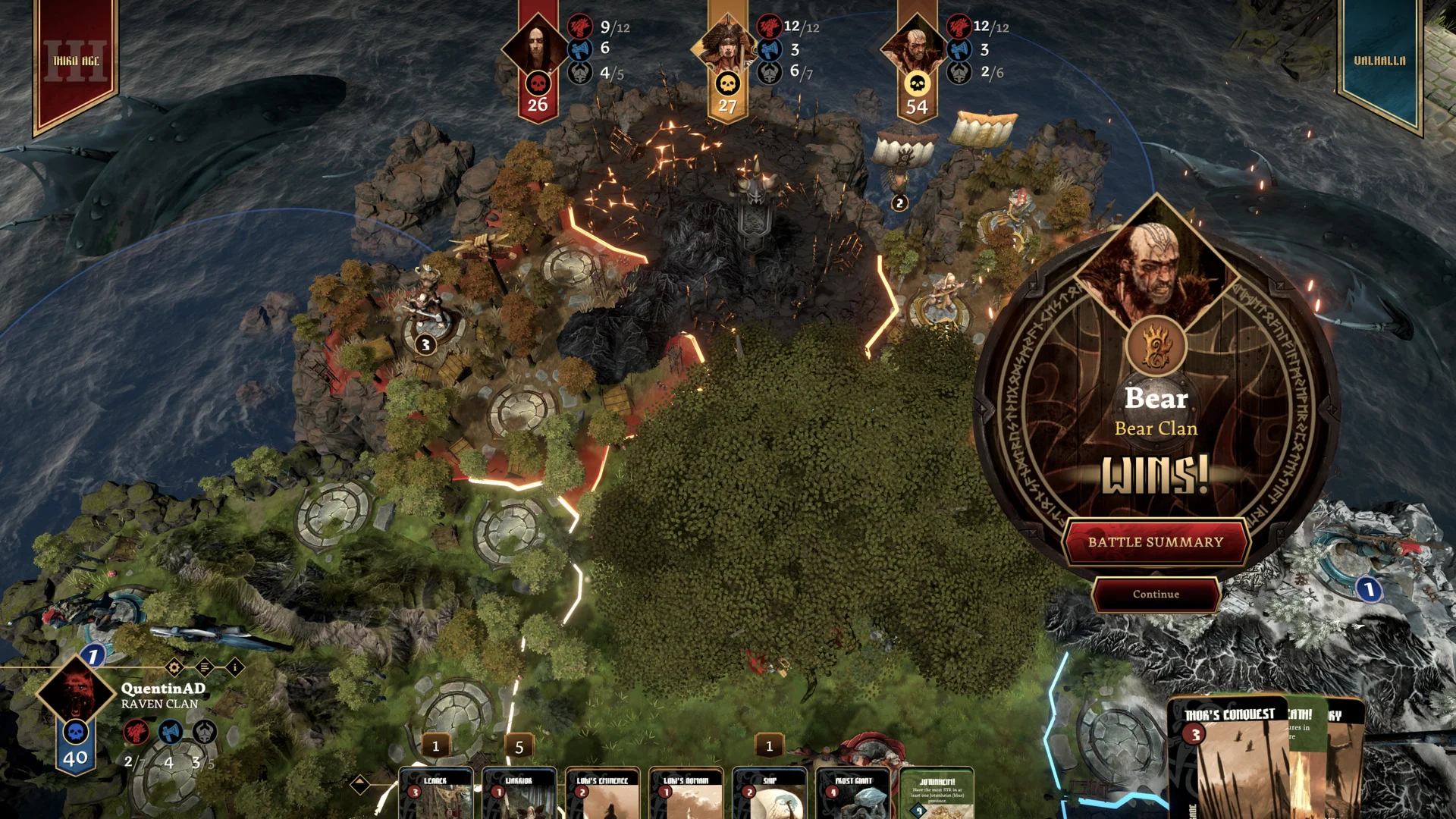Open the gear settings icon
Screen dimensions: 1456x819
(174, 667)
